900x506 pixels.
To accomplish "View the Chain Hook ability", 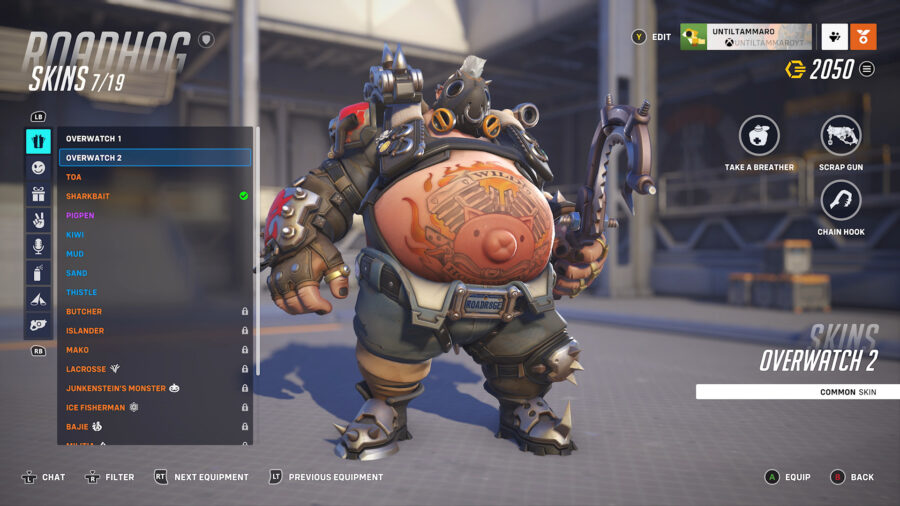I will (x=840, y=201).
